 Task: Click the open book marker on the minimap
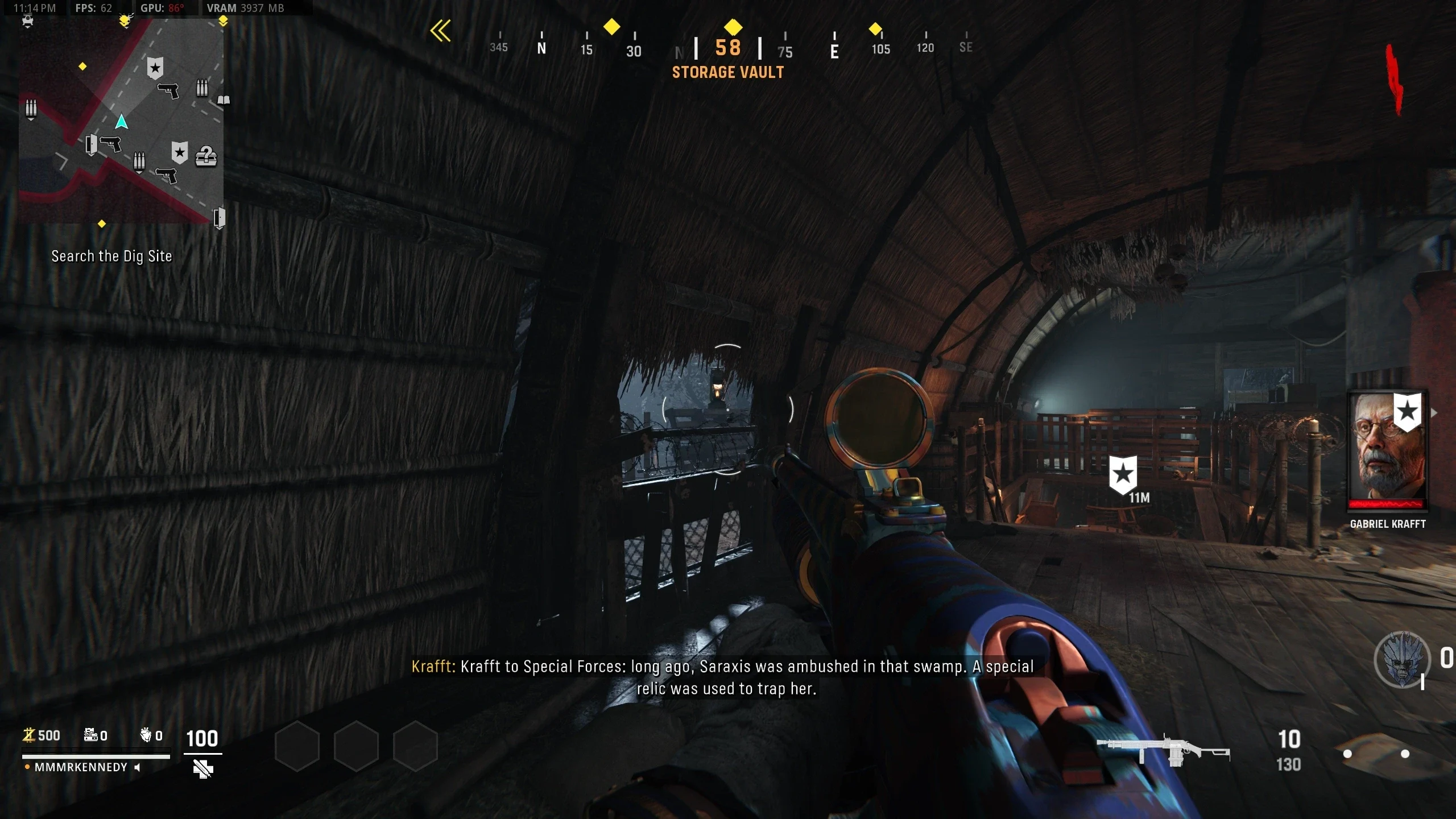(224, 101)
